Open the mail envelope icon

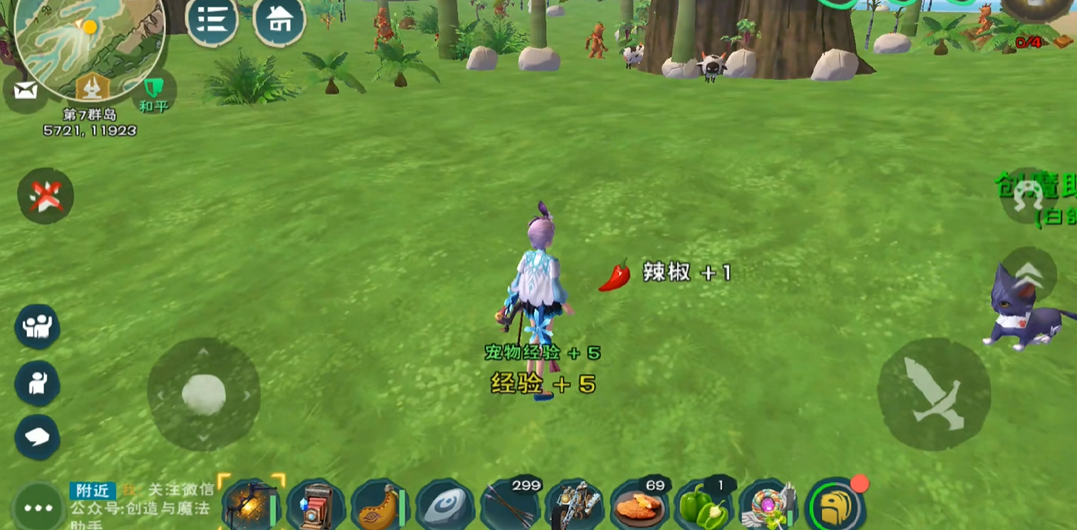pos(25,92)
